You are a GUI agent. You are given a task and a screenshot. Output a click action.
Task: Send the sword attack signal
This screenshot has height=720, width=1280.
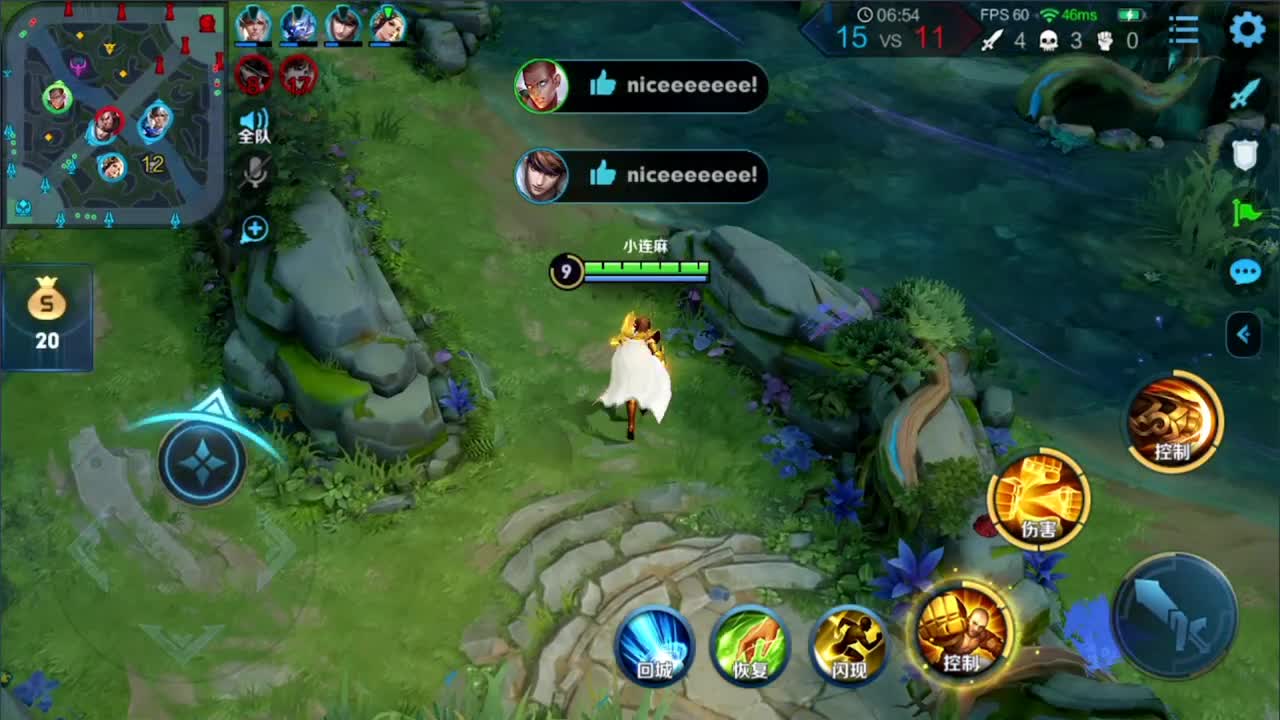click(x=1245, y=95)
